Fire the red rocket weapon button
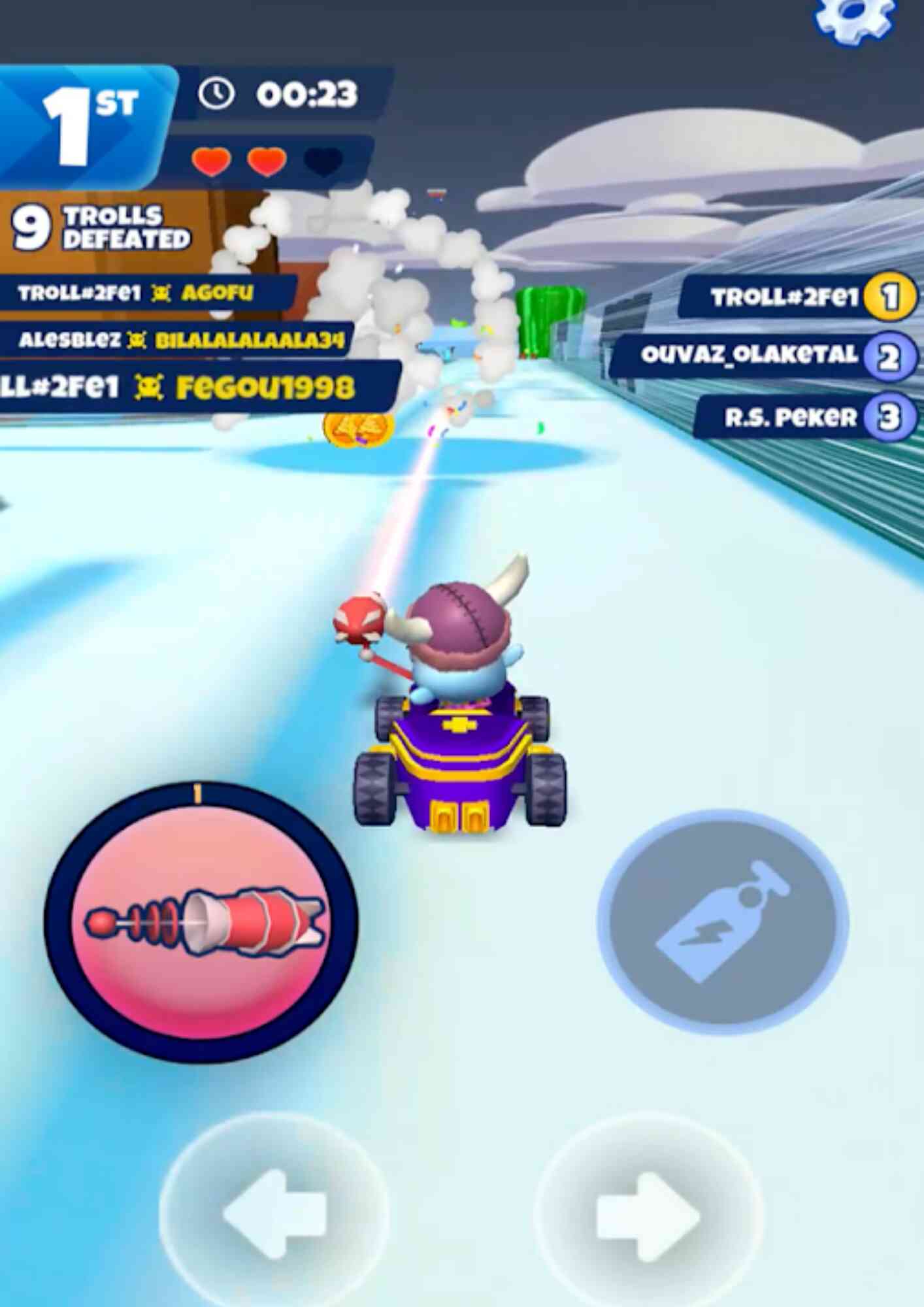 point(201,920)
